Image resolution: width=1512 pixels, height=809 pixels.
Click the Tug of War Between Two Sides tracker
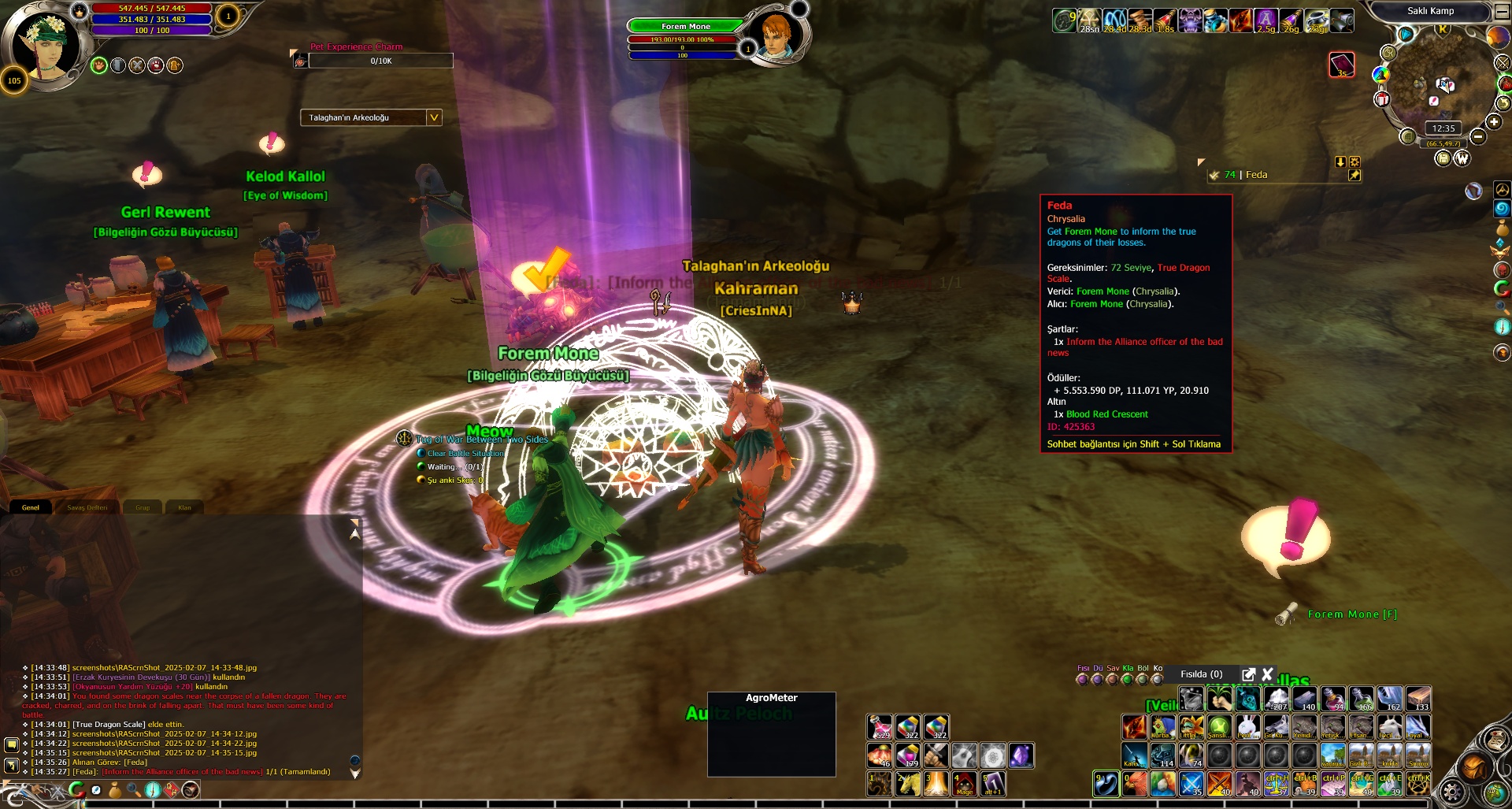pos(481,440)
